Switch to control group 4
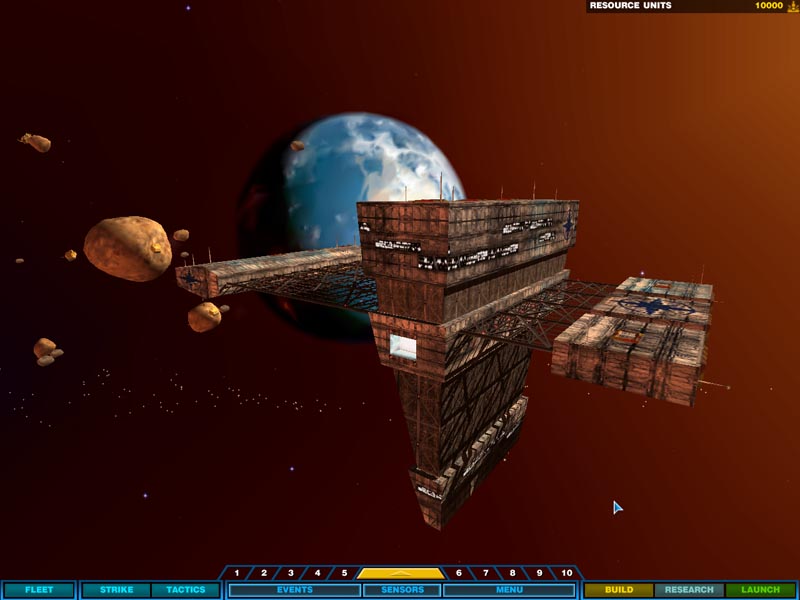This screenshot has width=800, height=600. point(318,573)
